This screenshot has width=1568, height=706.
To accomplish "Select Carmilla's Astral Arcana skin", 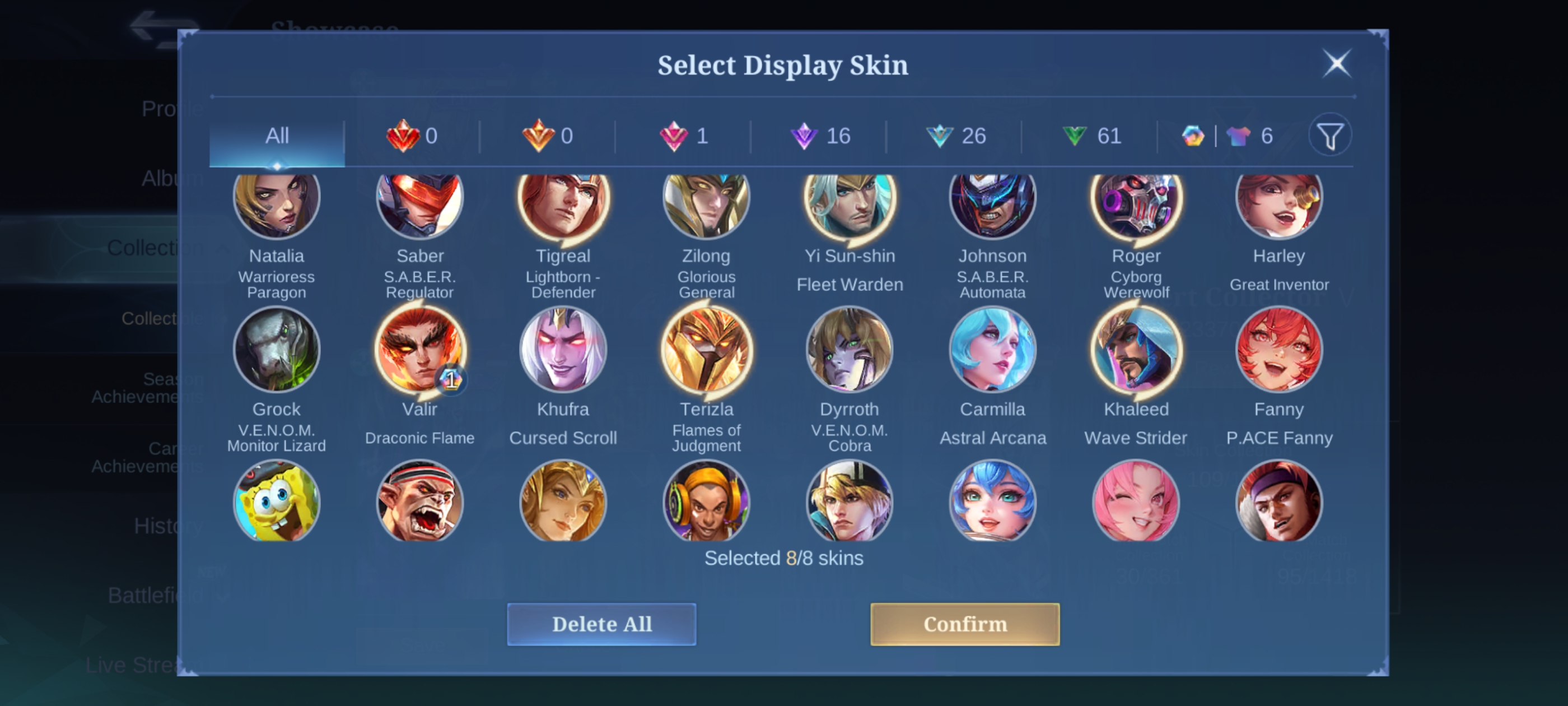I will pos(992,349).
